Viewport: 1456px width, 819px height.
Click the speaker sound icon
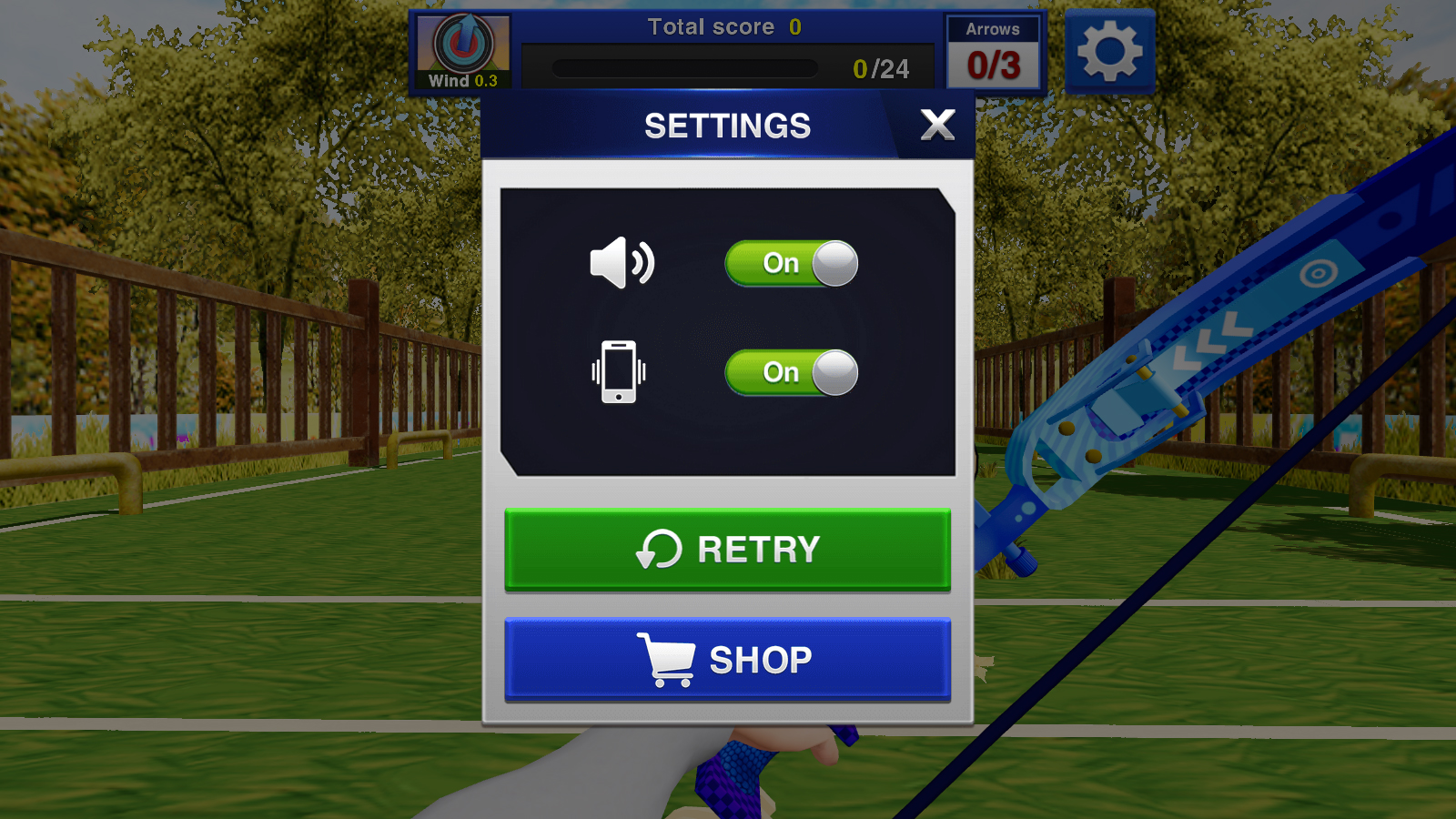pyautogui.click(x=623, y=263)
